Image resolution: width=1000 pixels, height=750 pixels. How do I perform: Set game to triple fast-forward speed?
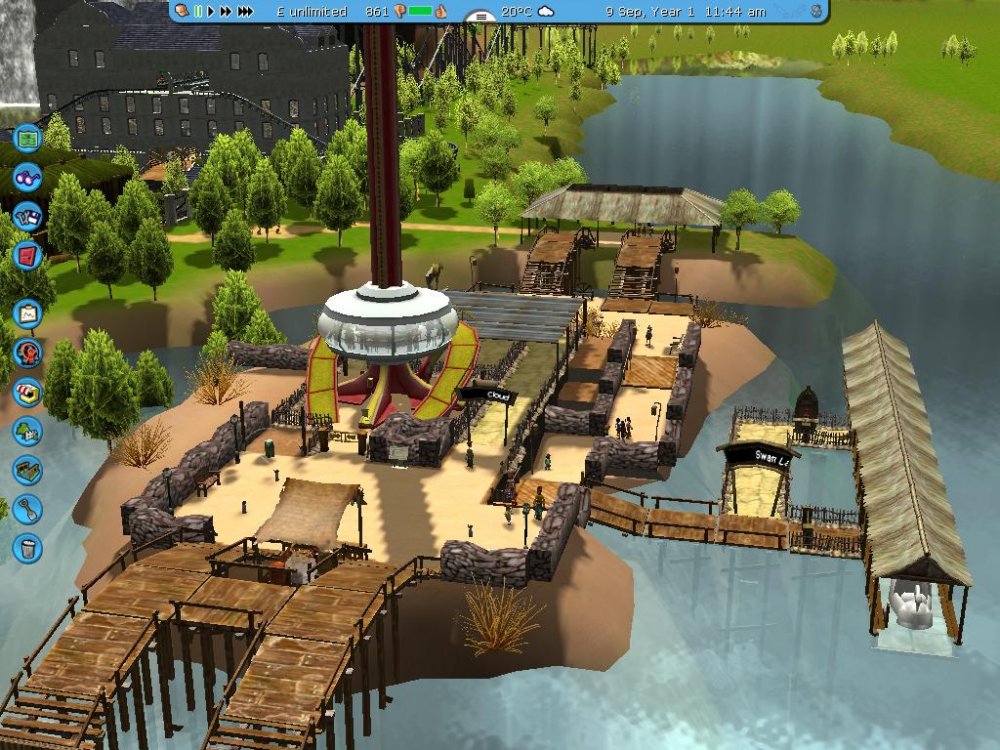click(x=245, y=11)
